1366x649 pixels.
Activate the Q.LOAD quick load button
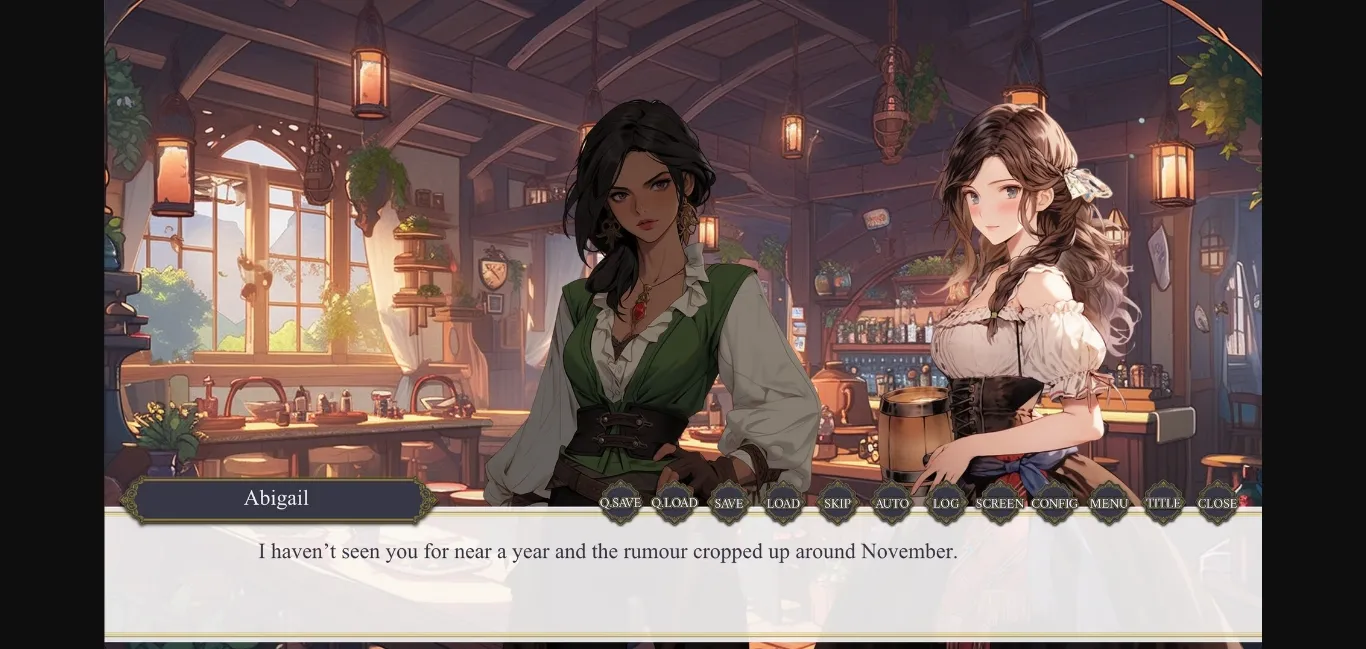[x=674, y=503]
